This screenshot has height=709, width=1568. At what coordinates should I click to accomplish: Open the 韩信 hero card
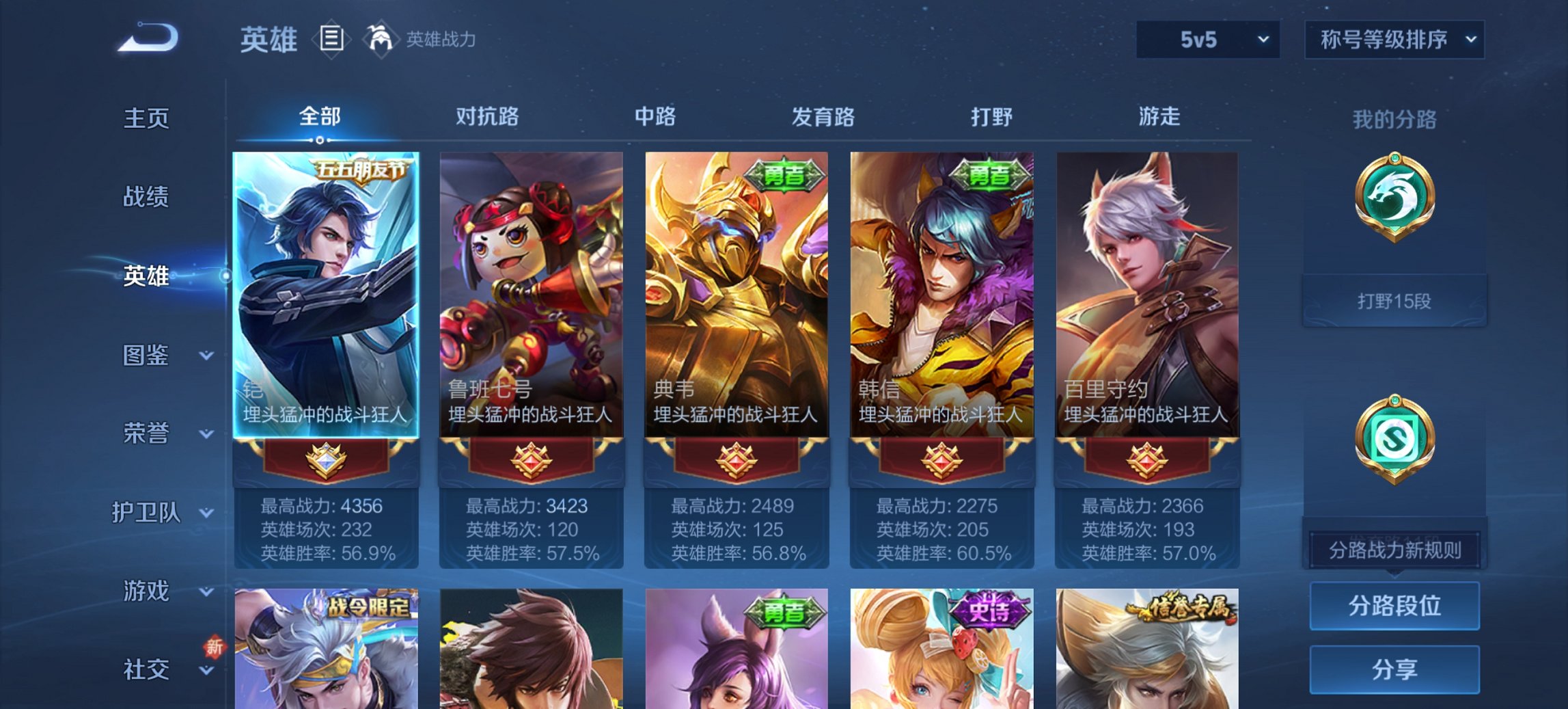943,294
